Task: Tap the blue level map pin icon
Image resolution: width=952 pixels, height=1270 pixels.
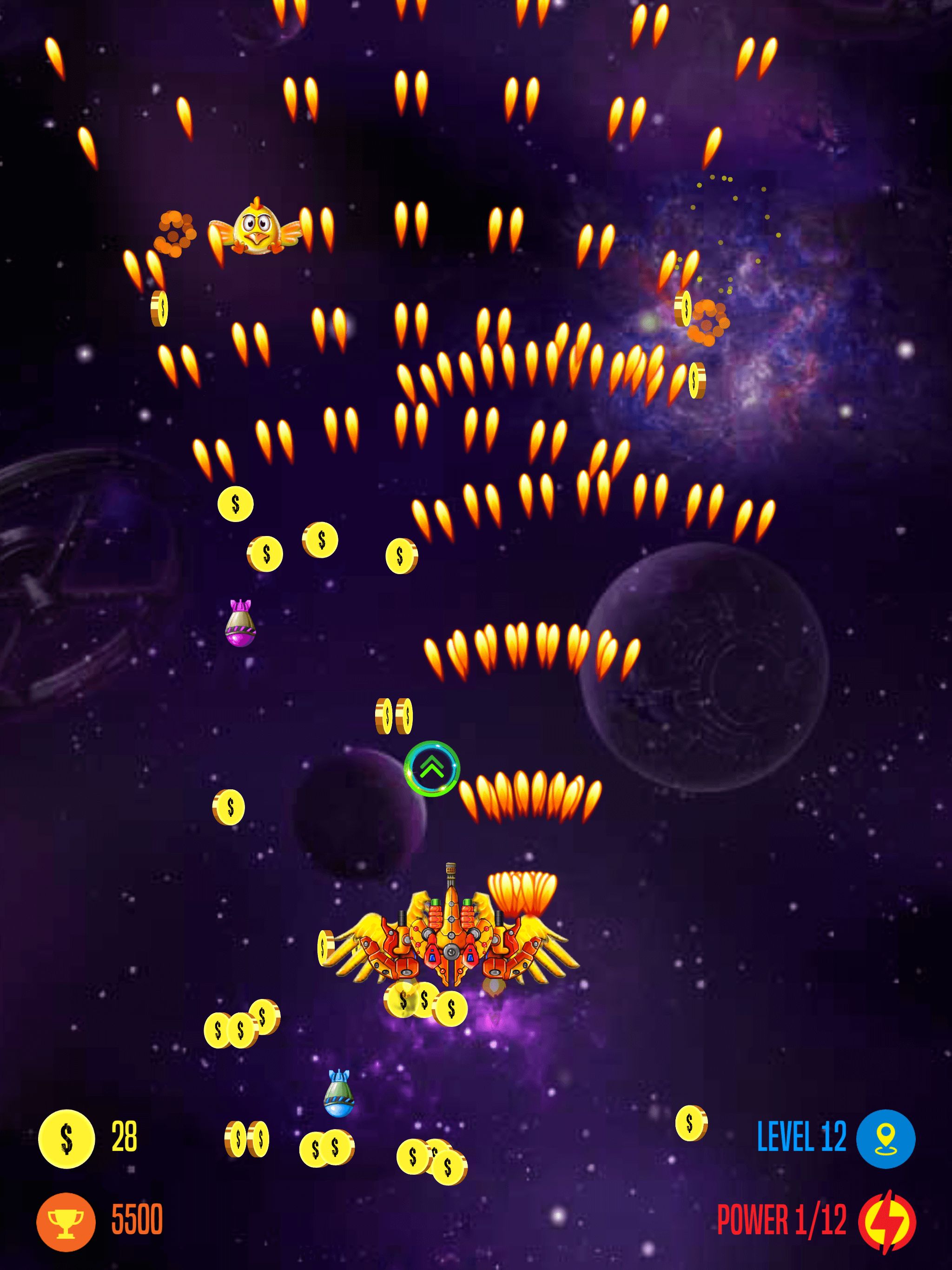Action: [x=885, y=1138]
